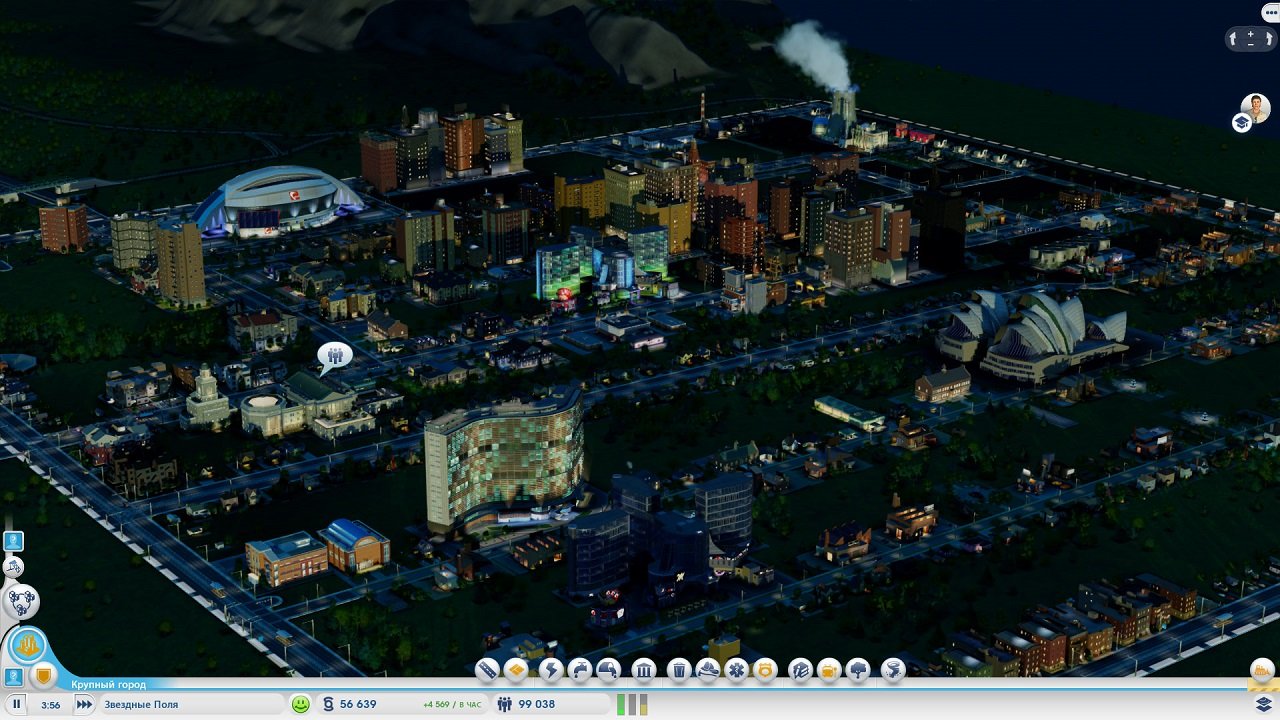The height and width of the screenshot is (720, 1280).
Task: Open the Parks menu
Action: 857,672
